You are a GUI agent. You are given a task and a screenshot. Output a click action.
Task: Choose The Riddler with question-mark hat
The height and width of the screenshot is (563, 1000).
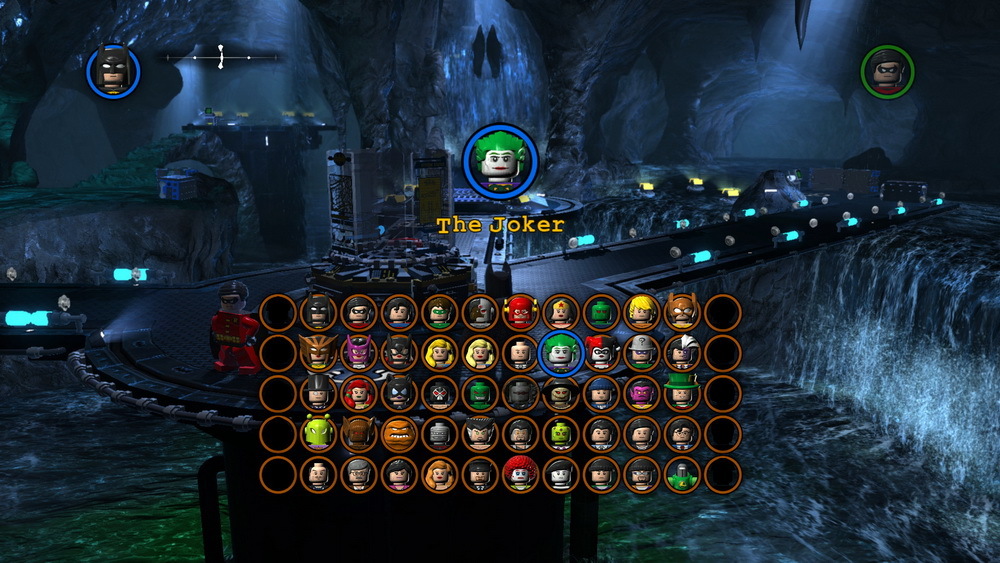coord(641,352)
